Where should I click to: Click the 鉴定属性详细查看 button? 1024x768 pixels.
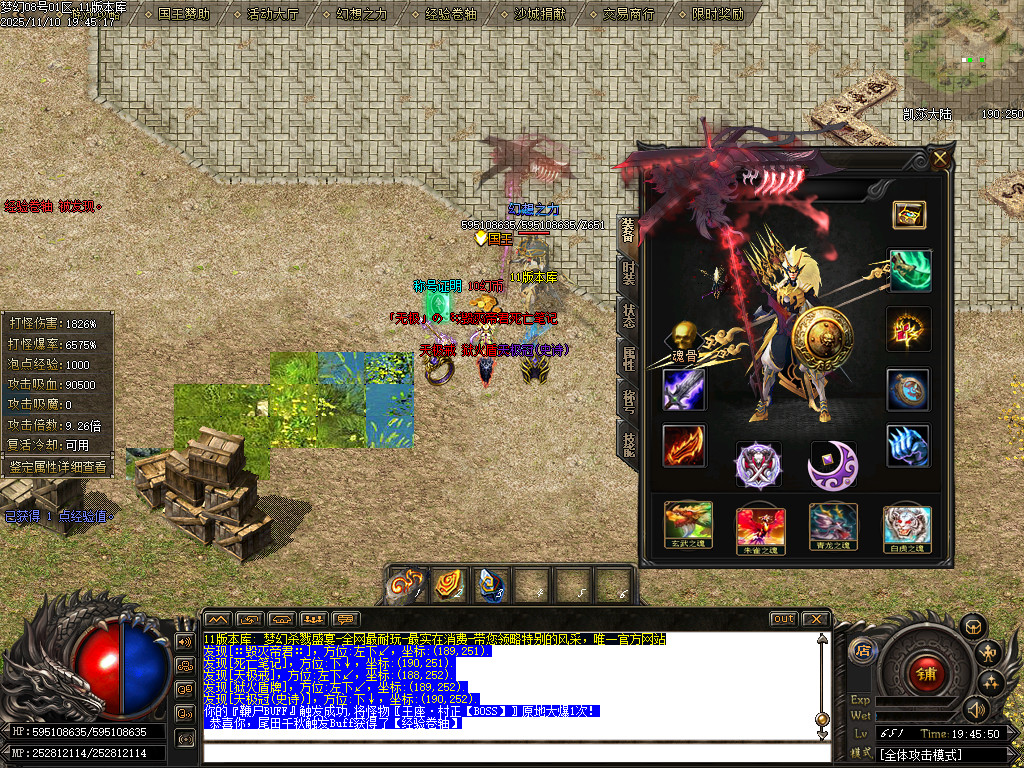[57, 466]
